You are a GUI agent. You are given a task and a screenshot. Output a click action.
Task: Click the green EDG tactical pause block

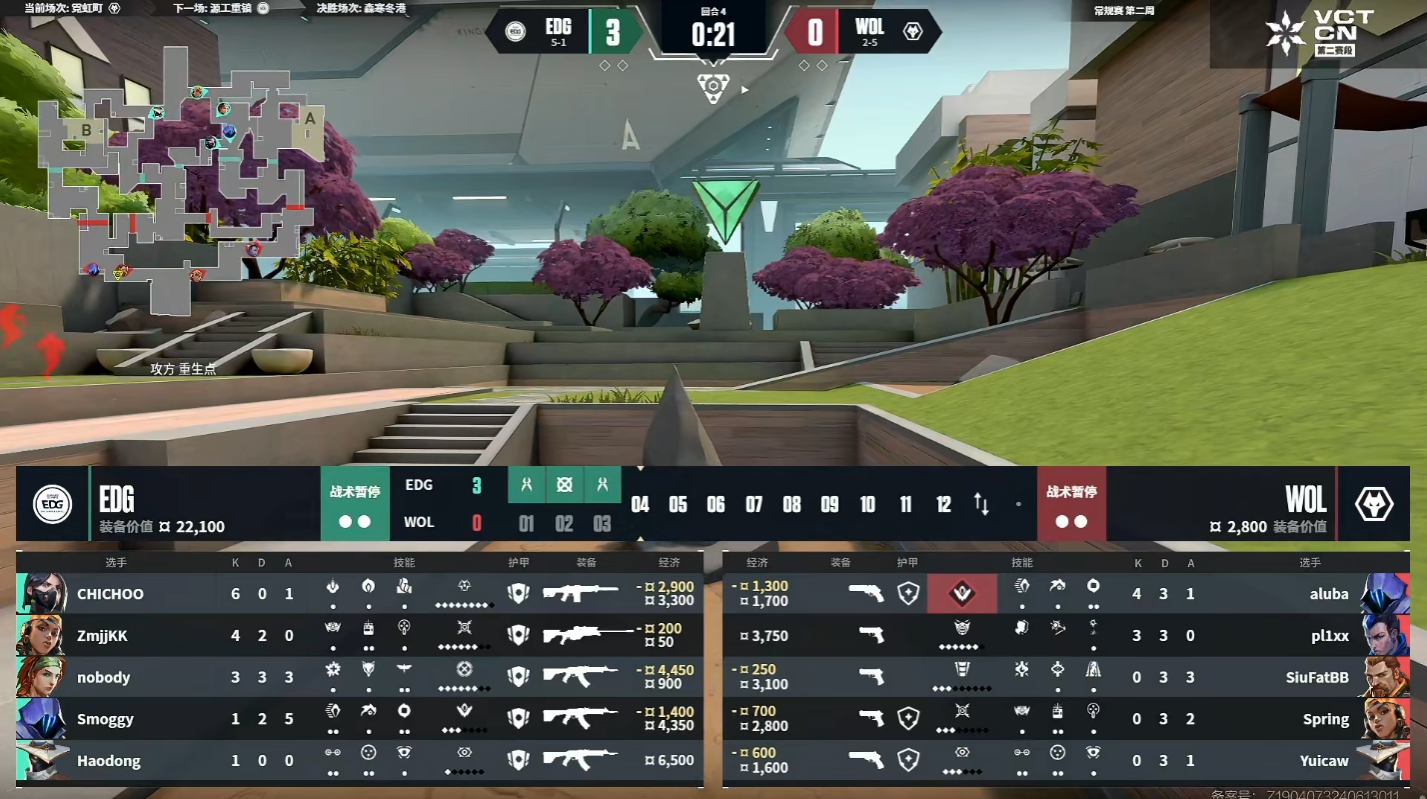tap(355, 504)
